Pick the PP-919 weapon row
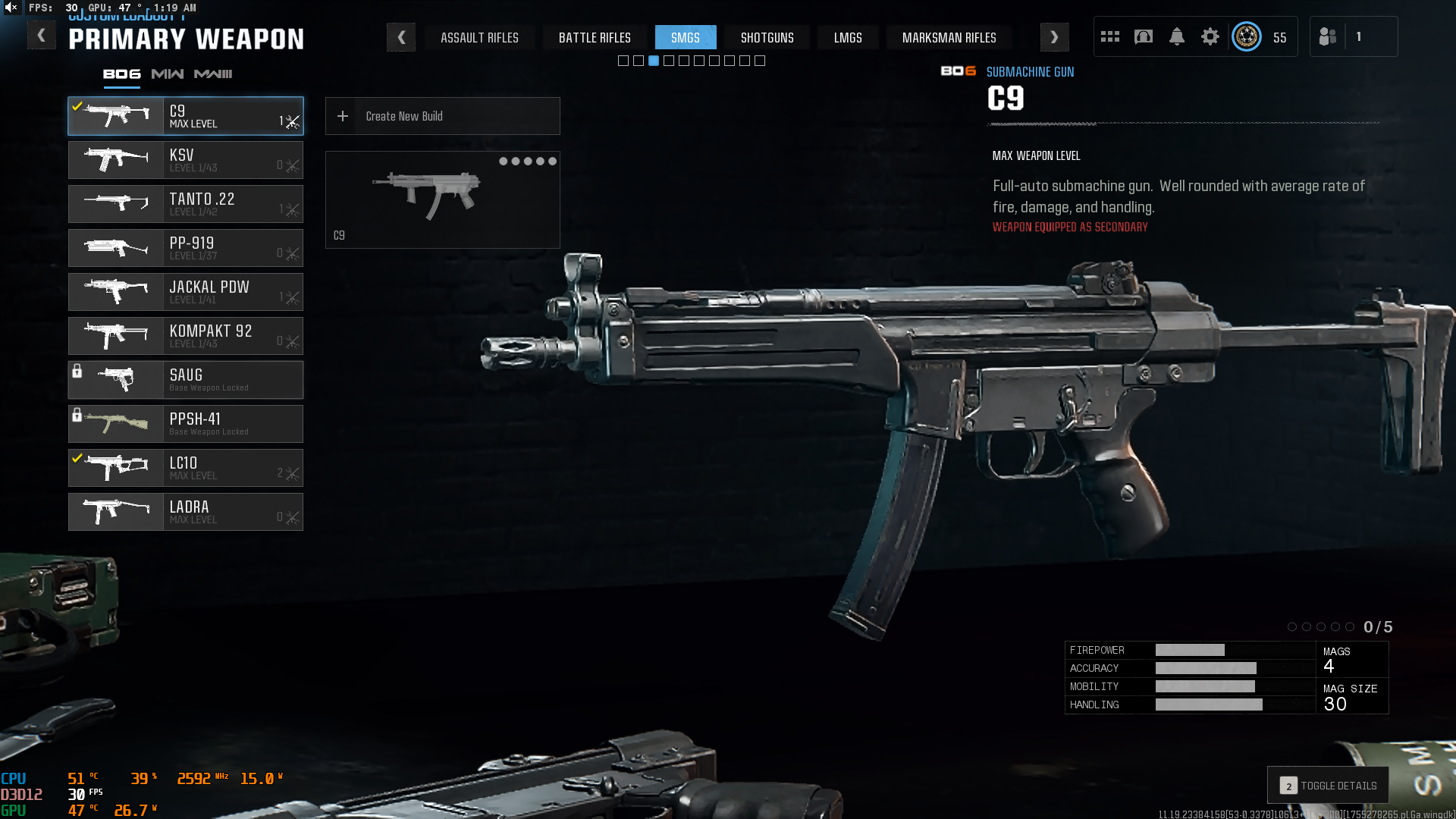This screenshot has height=819, width=1456. (186, 248)
